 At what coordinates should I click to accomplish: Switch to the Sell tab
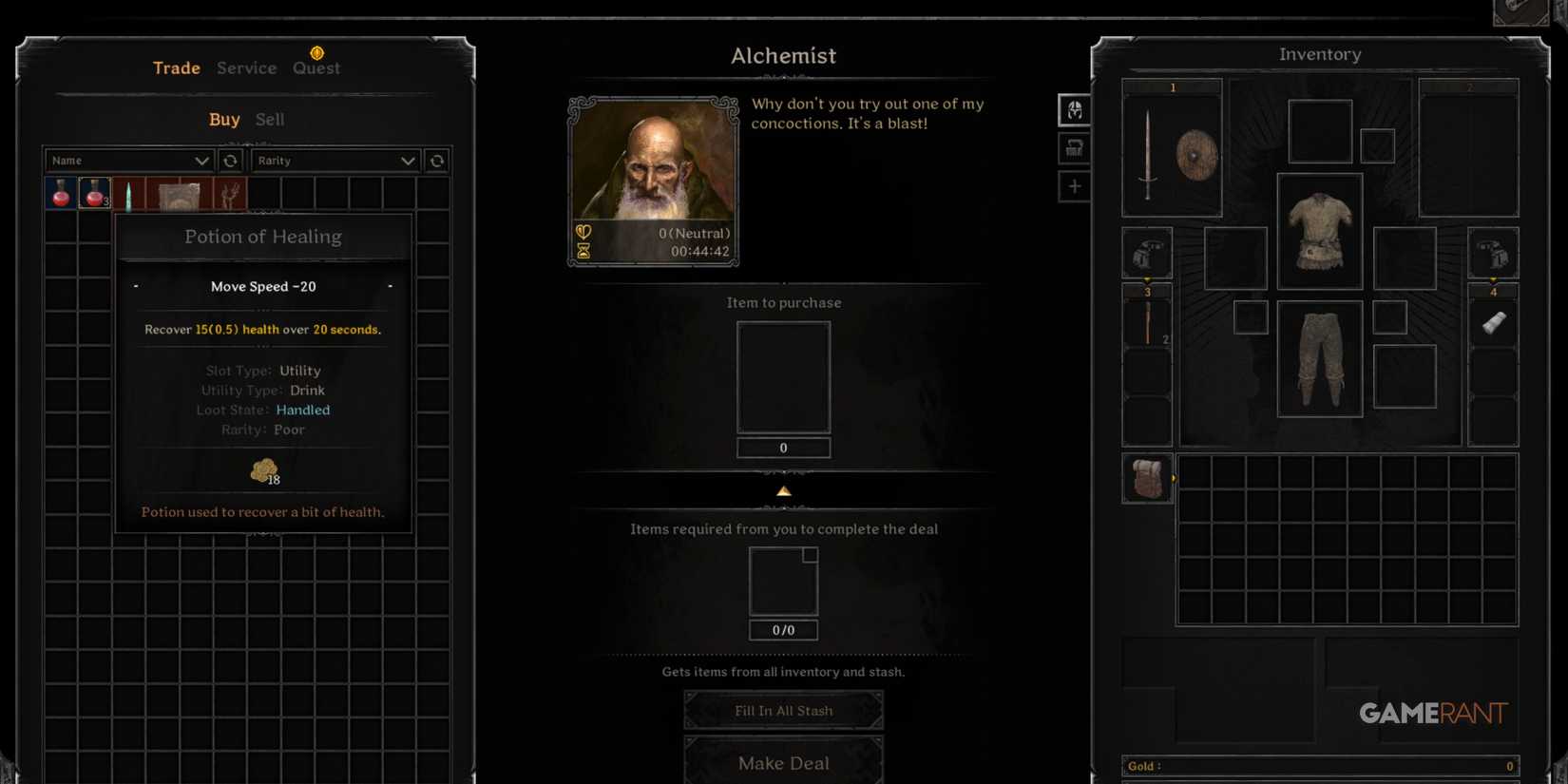(x=269, y=119)
